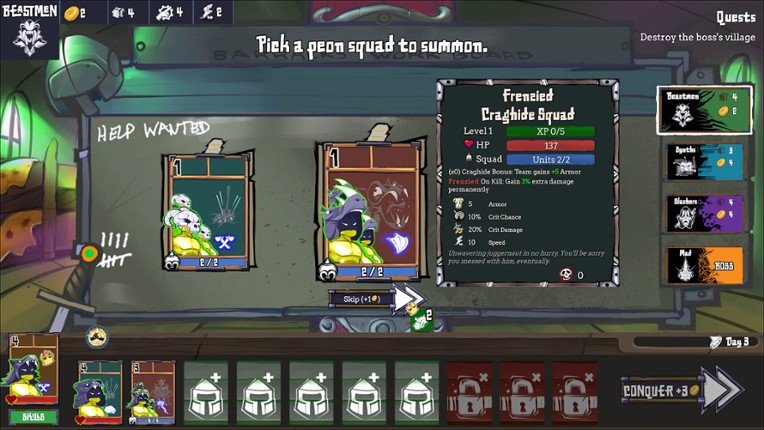
Task: Select the Slashers faction panel
Action: [706, 214]
